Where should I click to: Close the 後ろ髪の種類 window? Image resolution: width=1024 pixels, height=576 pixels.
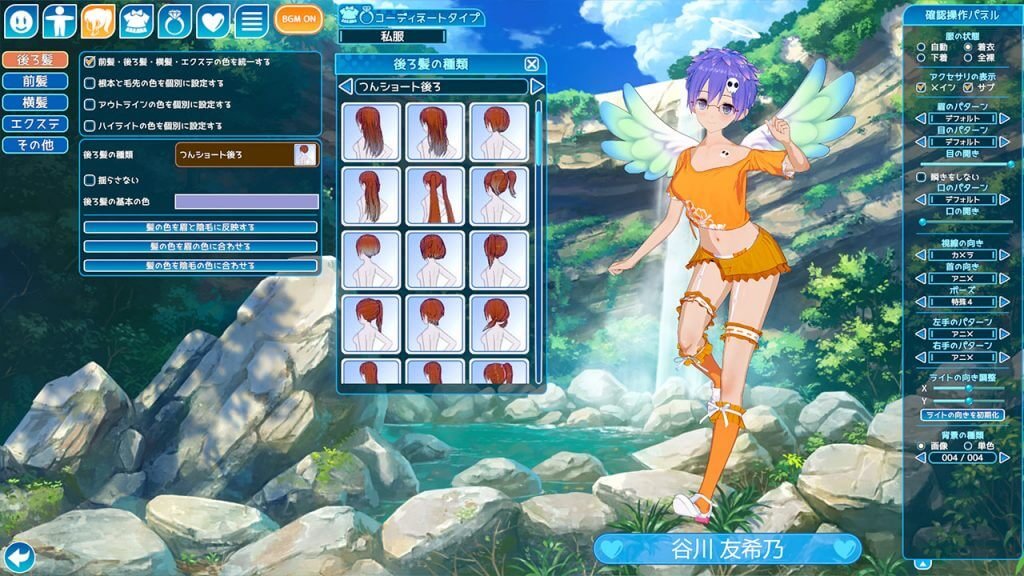[x=532, y=64]
